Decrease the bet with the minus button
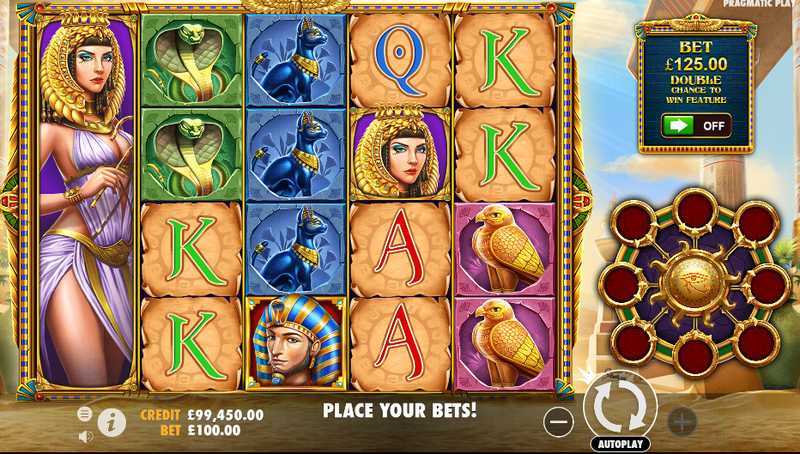 pos(559,421)
